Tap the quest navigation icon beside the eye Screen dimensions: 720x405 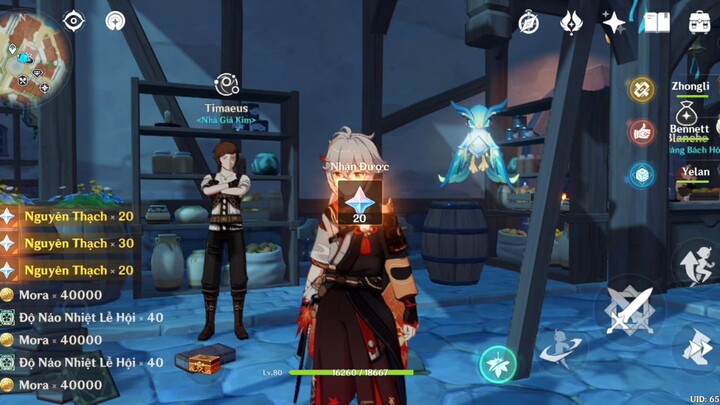point(116,21)
